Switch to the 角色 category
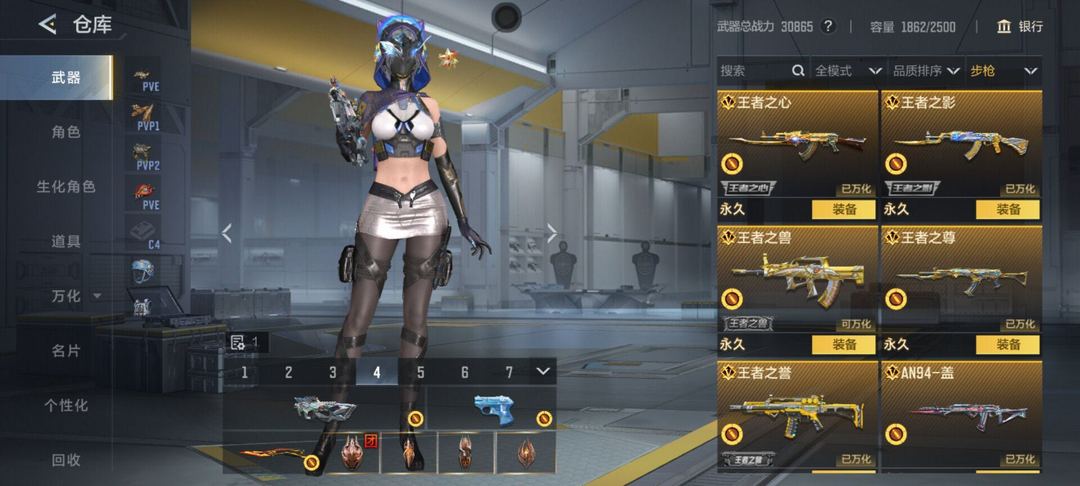The width and height of the screenshot is (1080, 486). (x=66, y=132)
